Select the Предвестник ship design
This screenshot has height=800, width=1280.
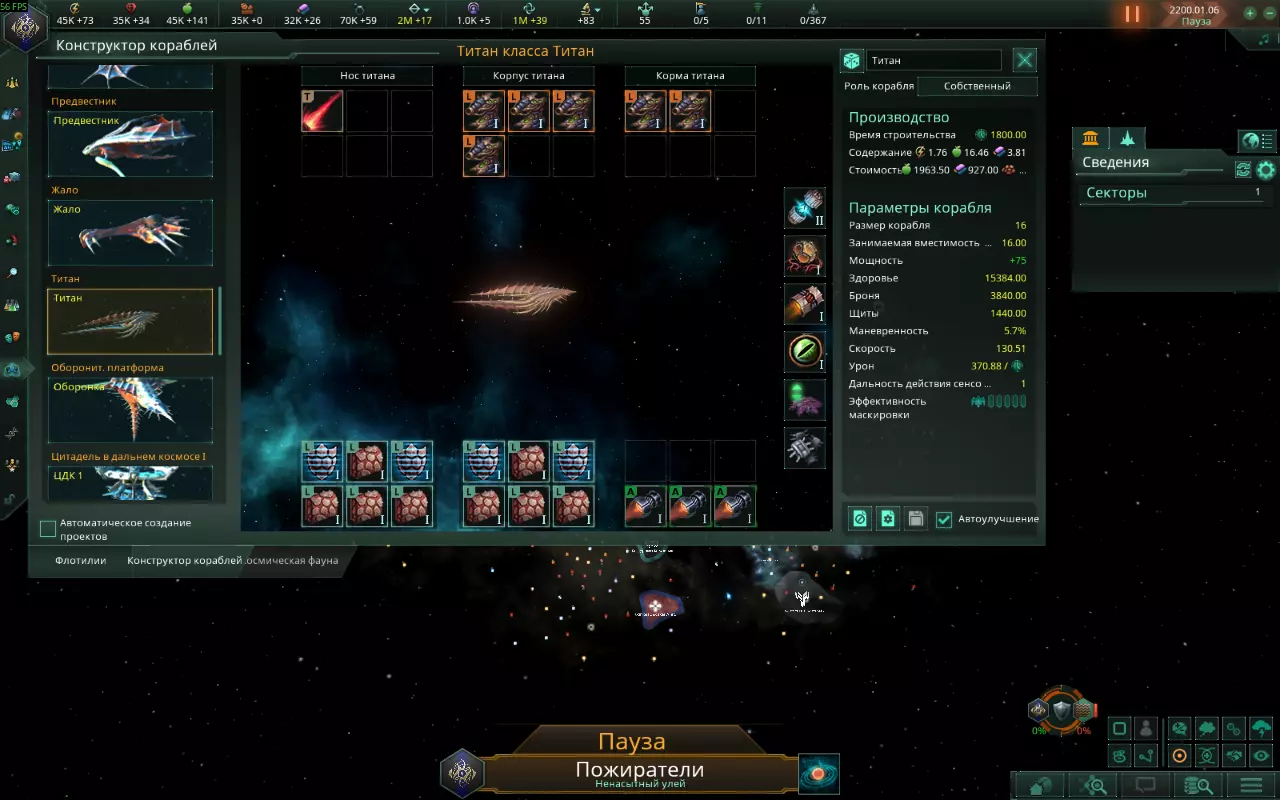[130, 144]
